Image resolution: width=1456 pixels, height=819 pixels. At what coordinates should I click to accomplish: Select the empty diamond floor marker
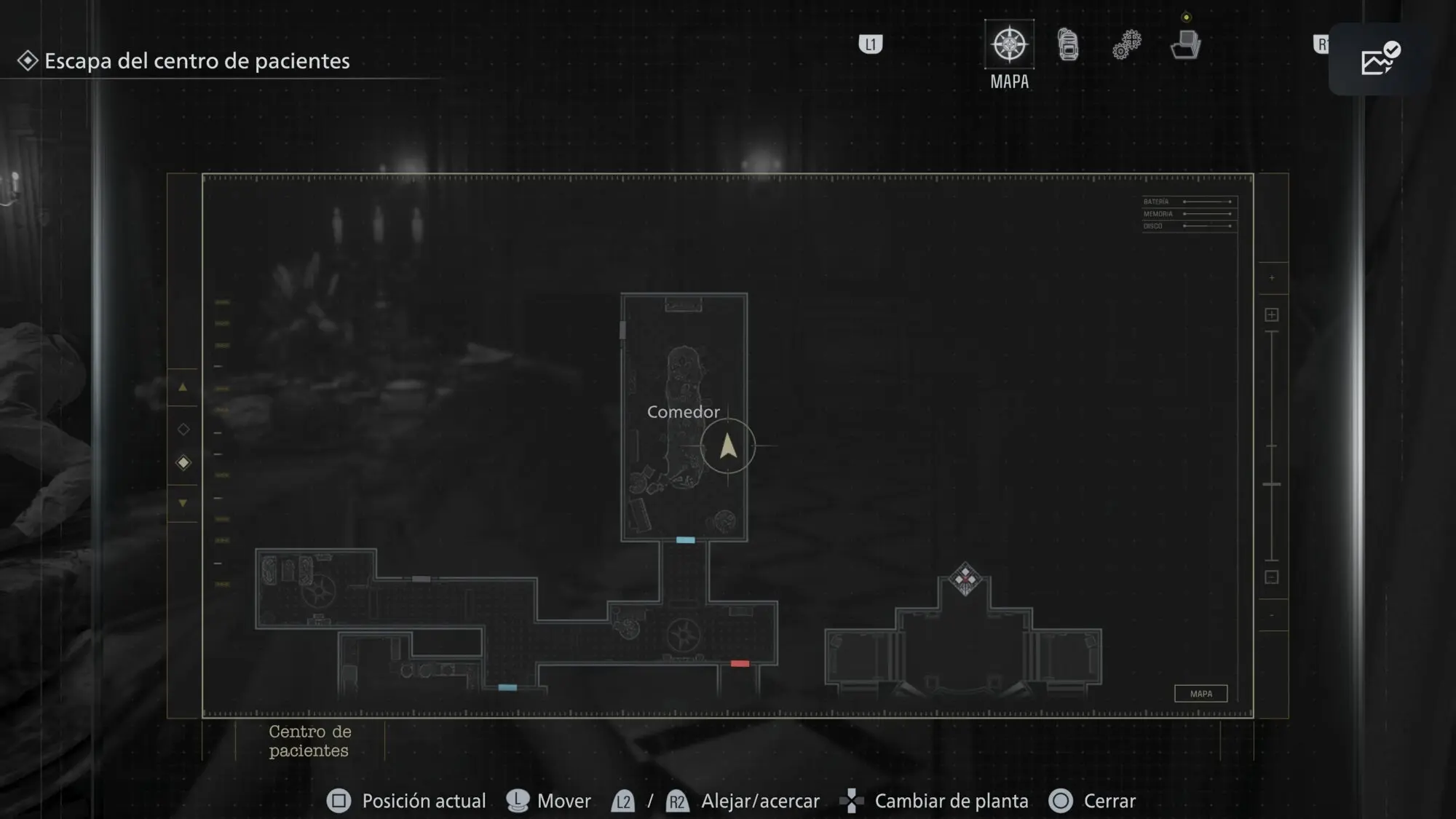click(x=183, y=430)
